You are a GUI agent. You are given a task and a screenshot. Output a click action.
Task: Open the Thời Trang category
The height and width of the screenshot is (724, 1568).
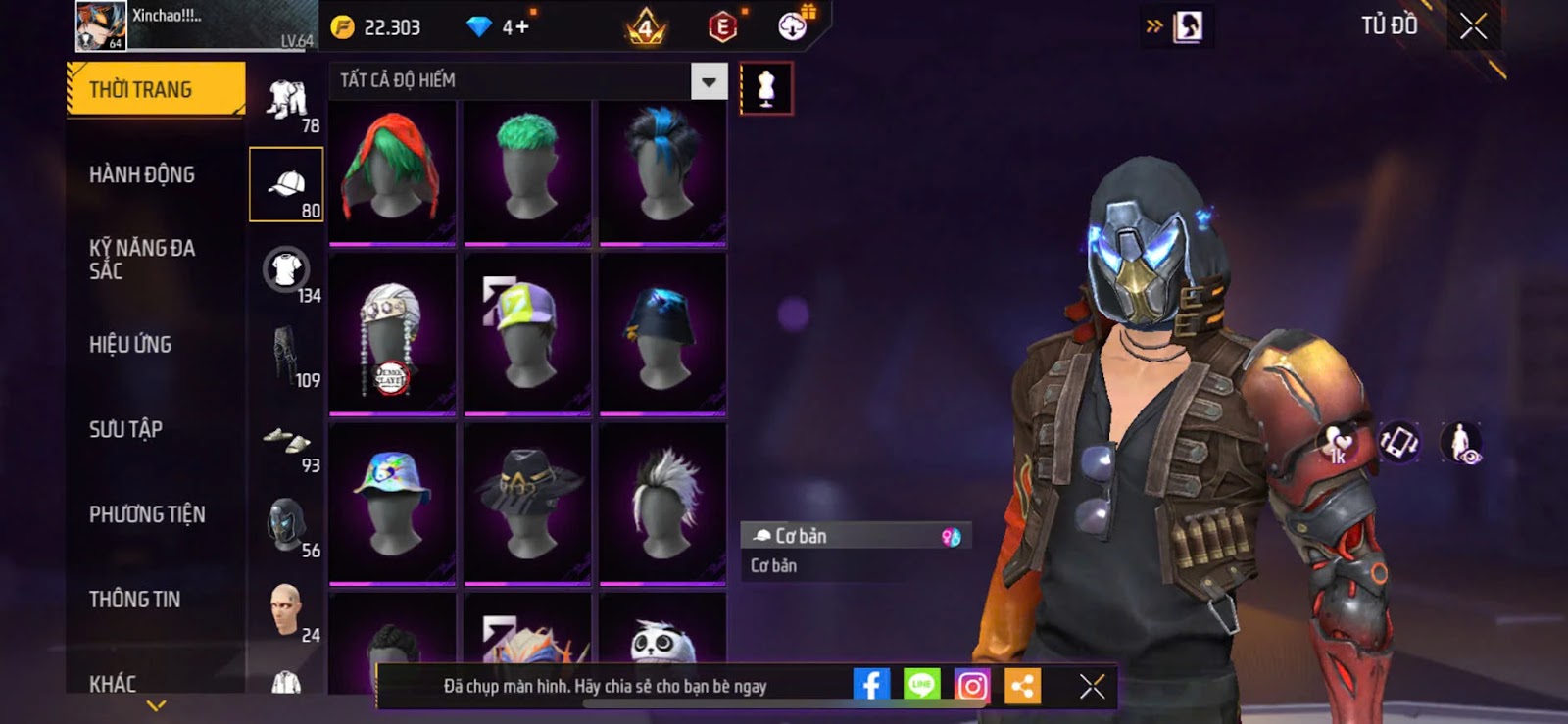[x=155, y=90]
